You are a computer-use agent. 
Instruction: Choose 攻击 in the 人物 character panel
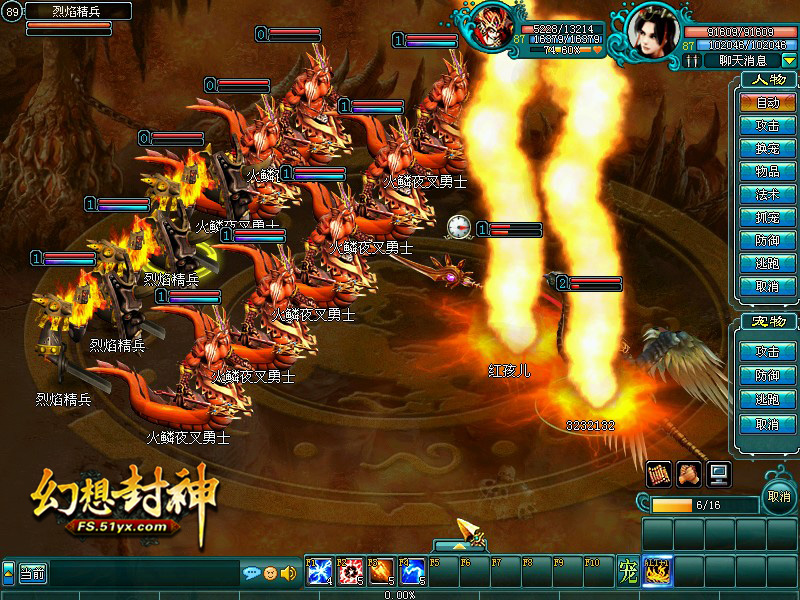click(767, 125)
